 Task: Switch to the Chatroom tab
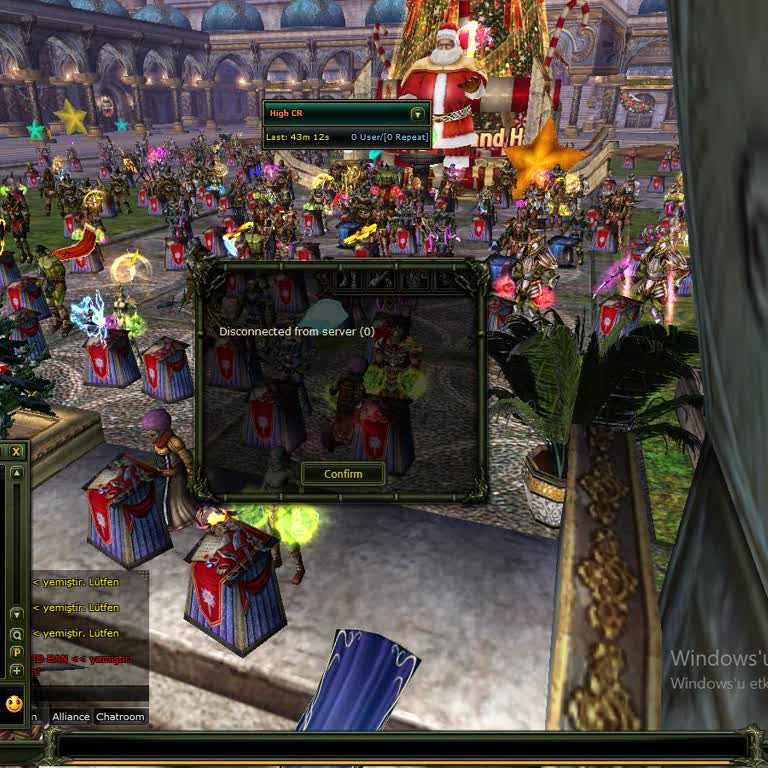coord(120,717)
